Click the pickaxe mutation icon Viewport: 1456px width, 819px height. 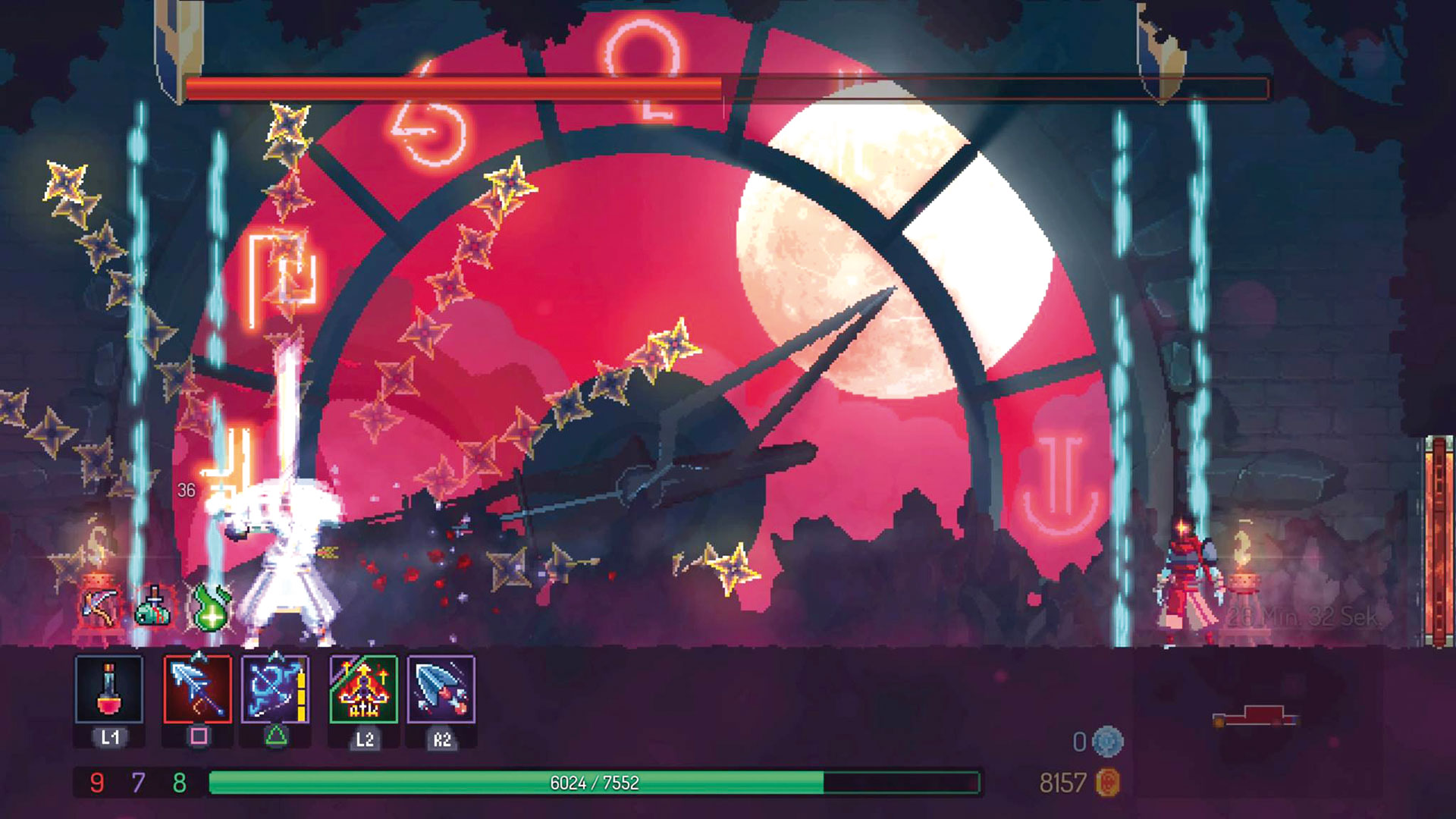click(x=99, y=607)
